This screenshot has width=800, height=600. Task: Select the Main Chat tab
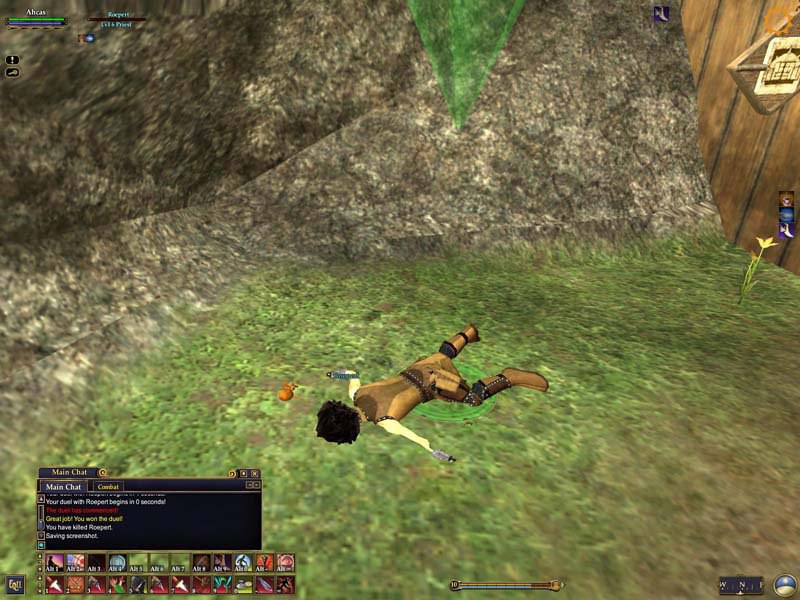(63, 487)
